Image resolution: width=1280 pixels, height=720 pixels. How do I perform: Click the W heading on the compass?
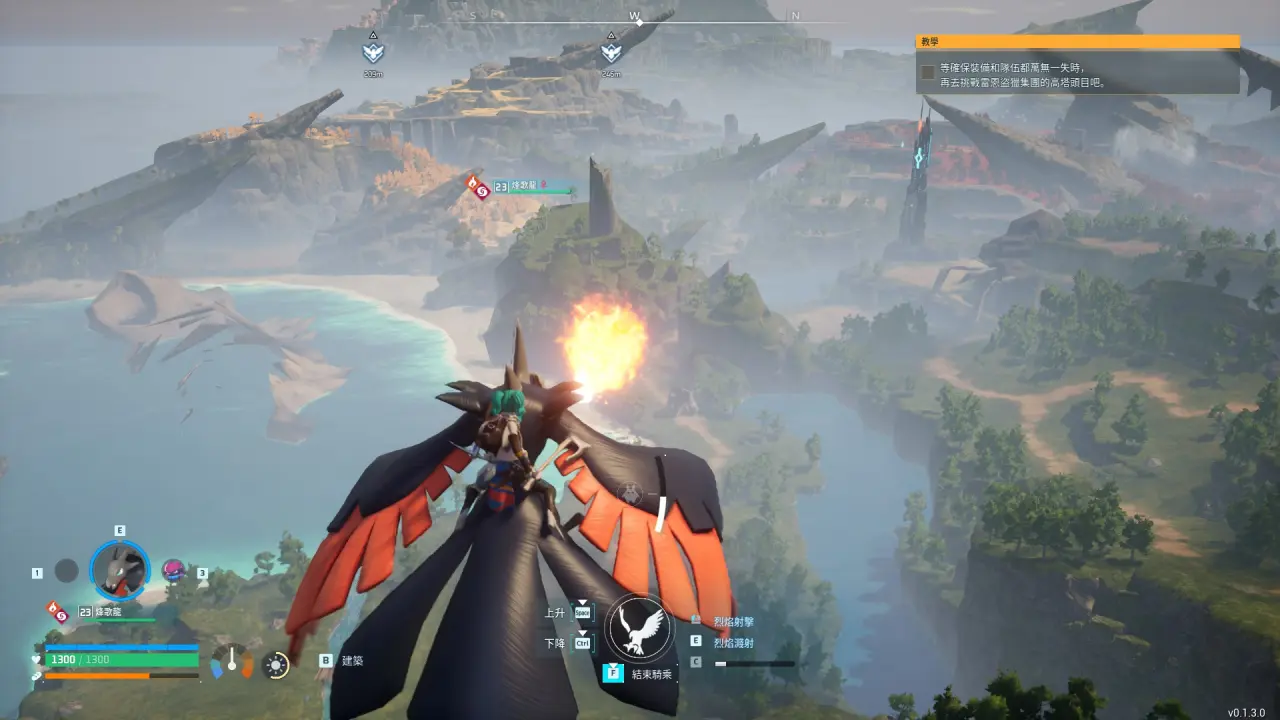pyautogui.click(x=634, y=15)
